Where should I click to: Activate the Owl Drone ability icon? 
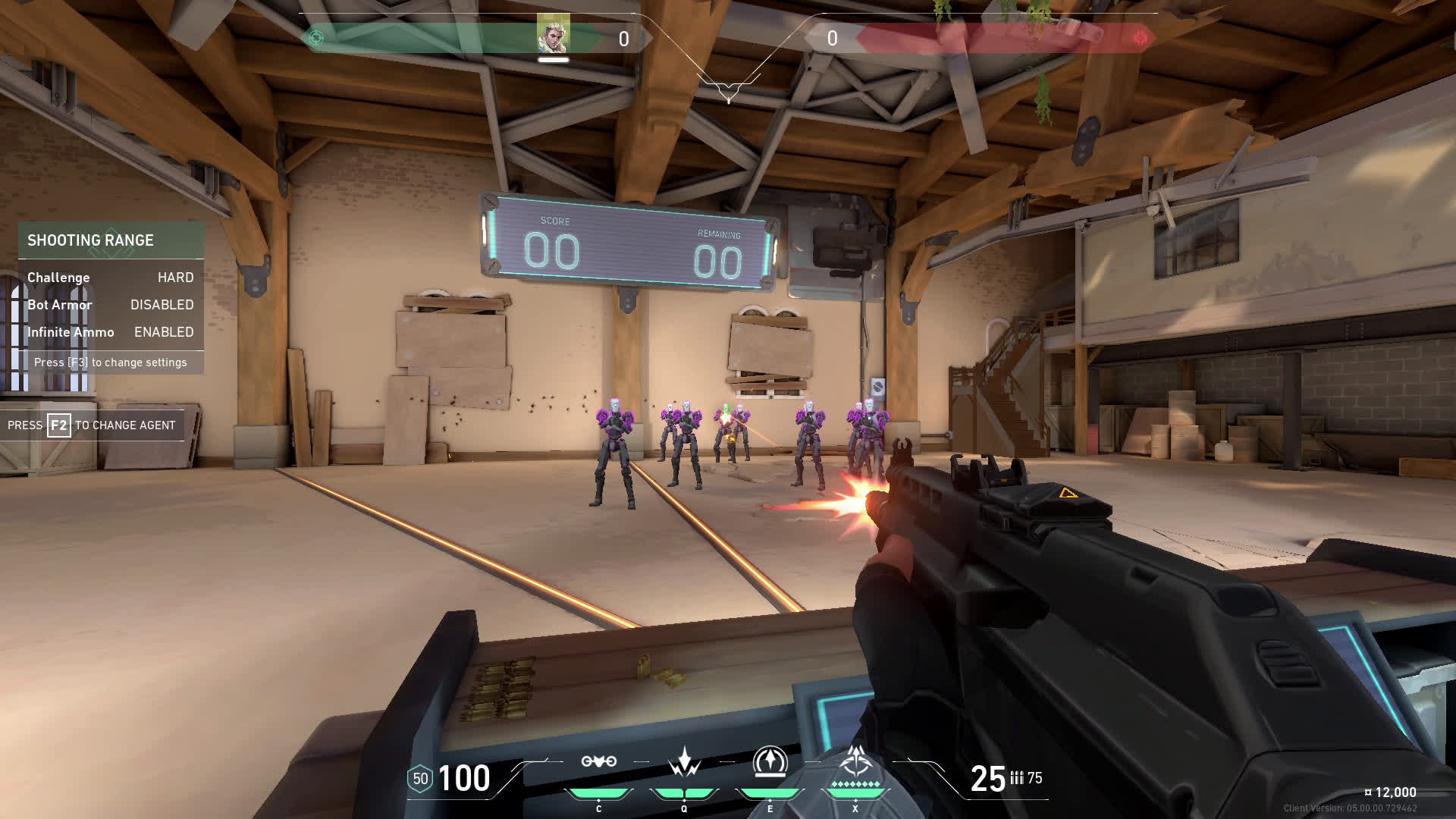tap(598, 761)
